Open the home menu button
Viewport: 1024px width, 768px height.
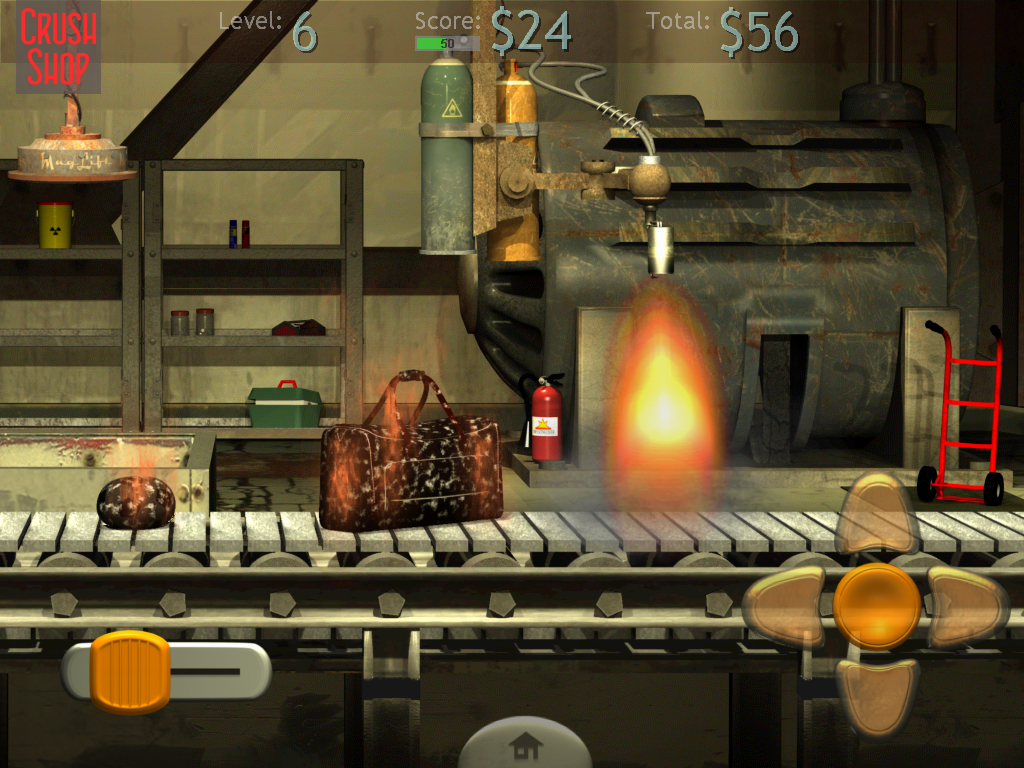[x=525, y=745]
